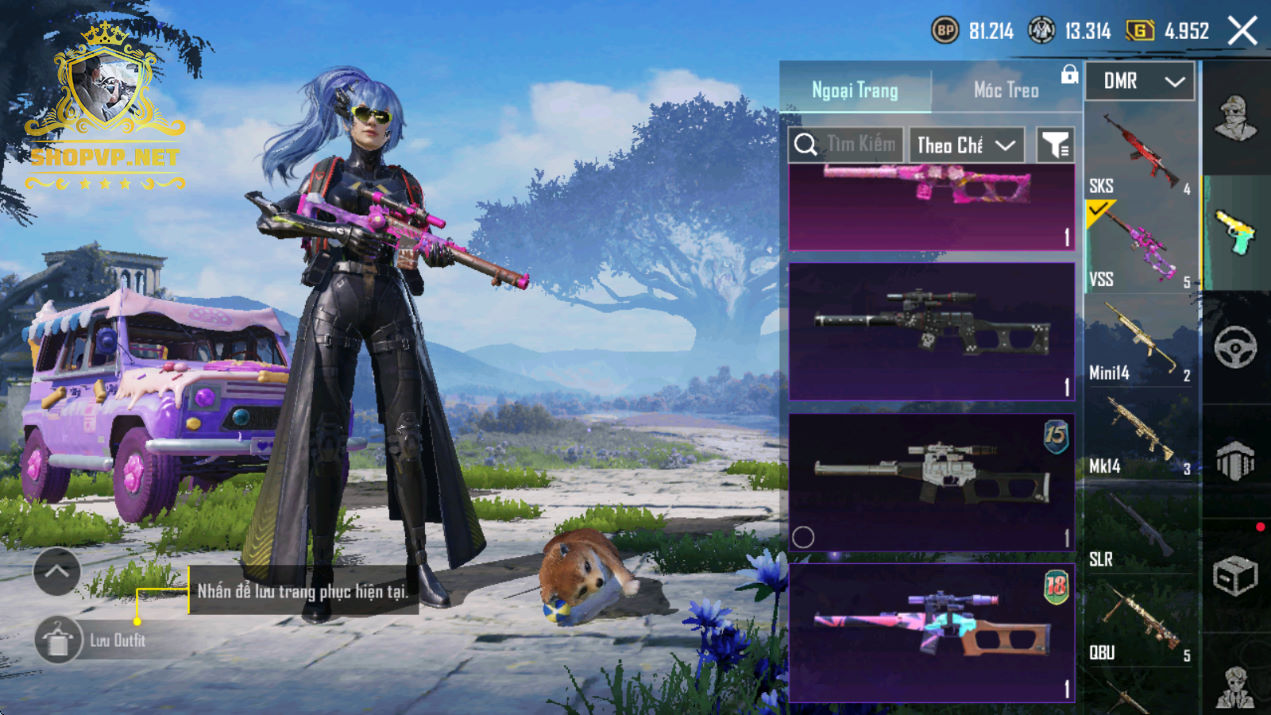
Task: Collapse the panel with the up arrow button
Action: click(x=57, y=572)
